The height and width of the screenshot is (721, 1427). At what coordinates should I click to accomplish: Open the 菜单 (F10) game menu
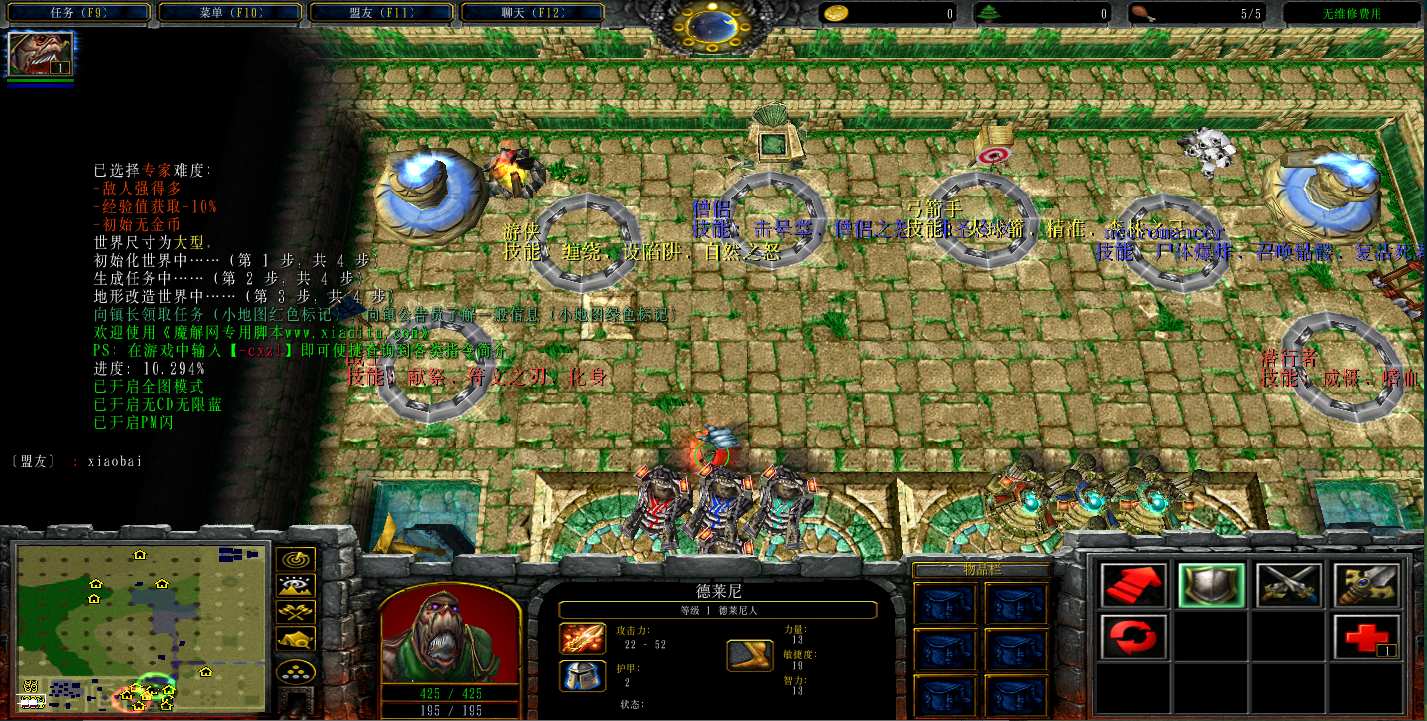[230, 13]
